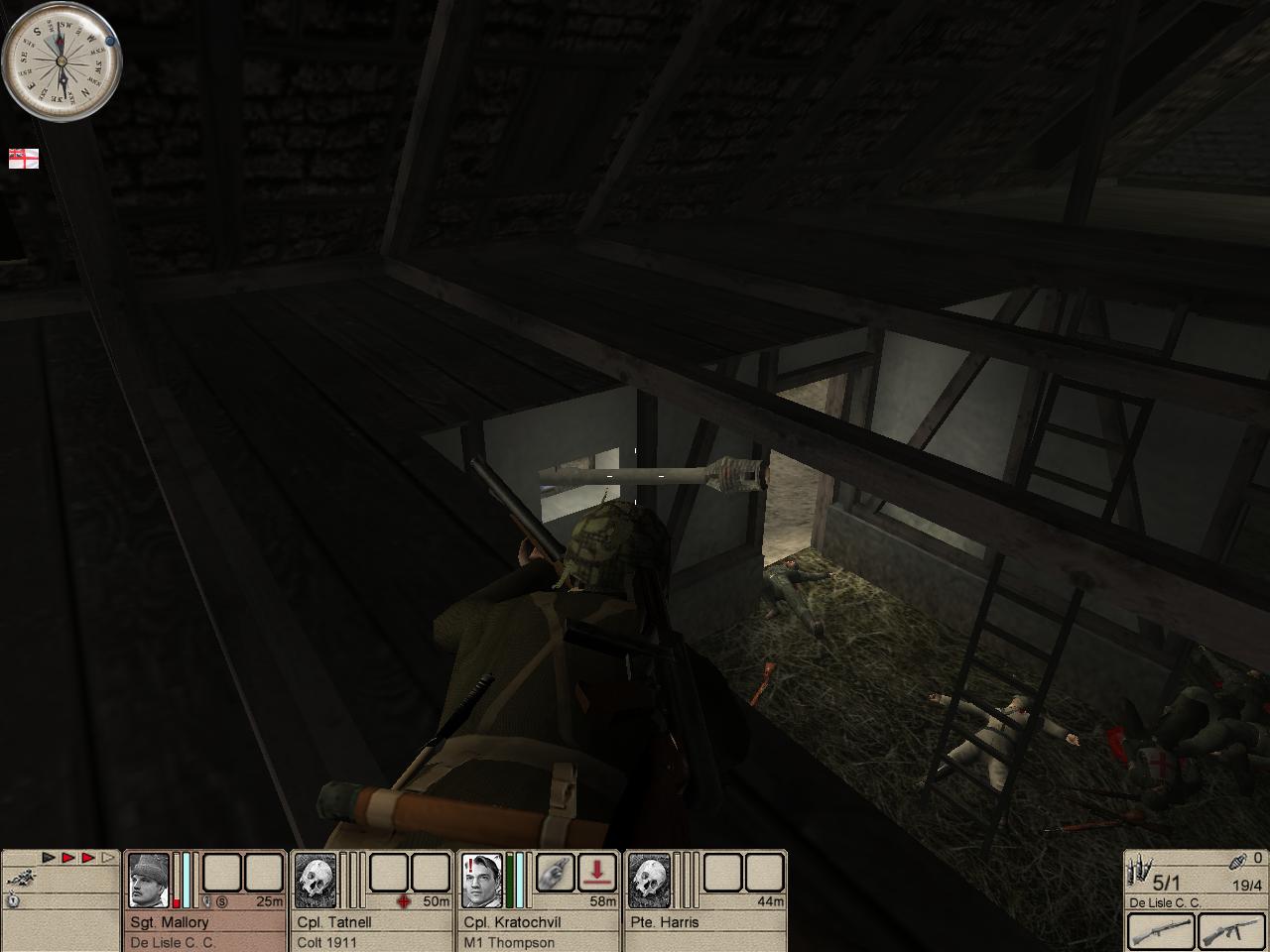
Task: Click the red cross icon on Tatnell's panel
Action: tap(403, 901)
